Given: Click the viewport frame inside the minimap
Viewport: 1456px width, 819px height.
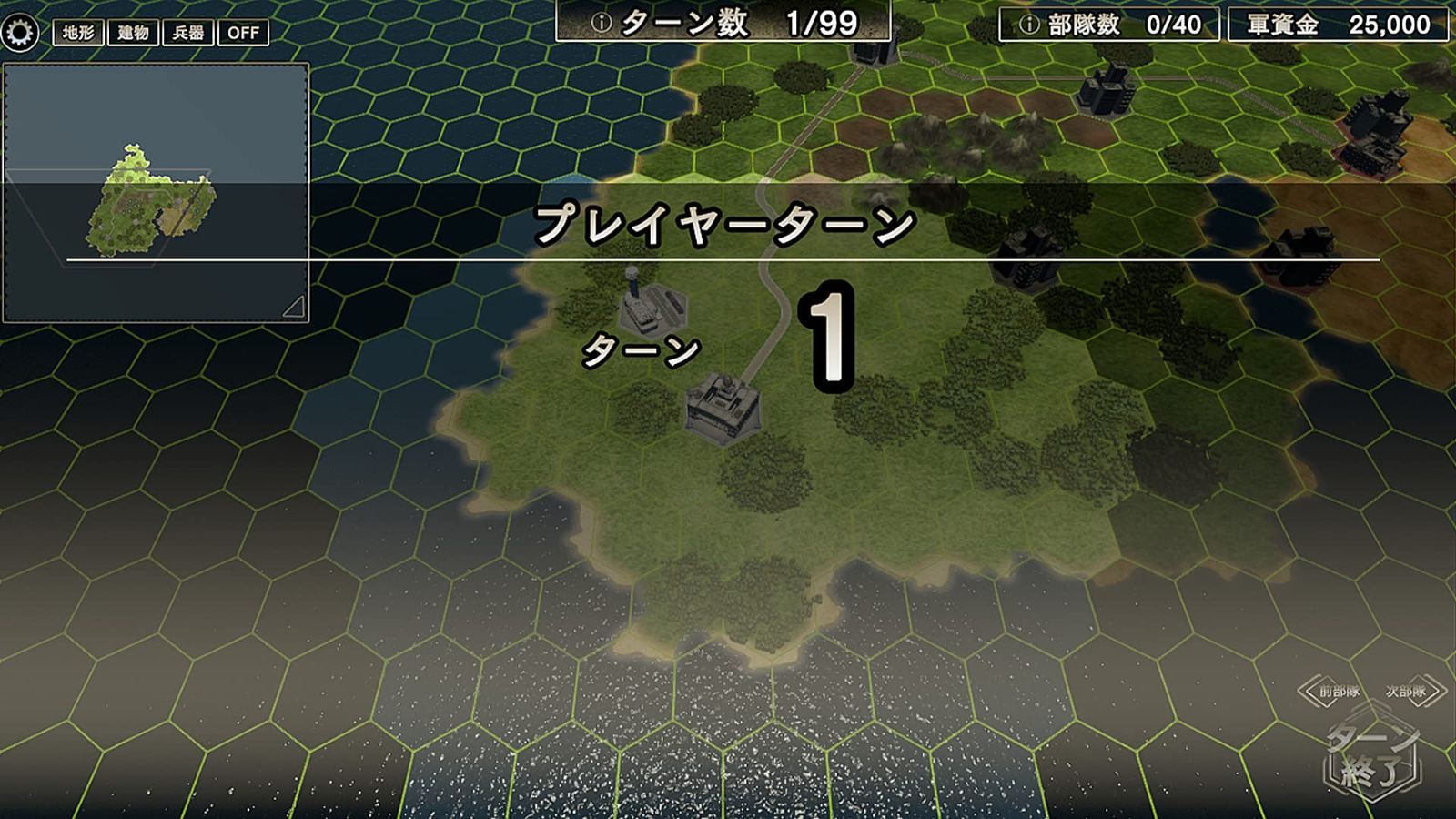Looking at the screenshot, I should tap(109, 218).
